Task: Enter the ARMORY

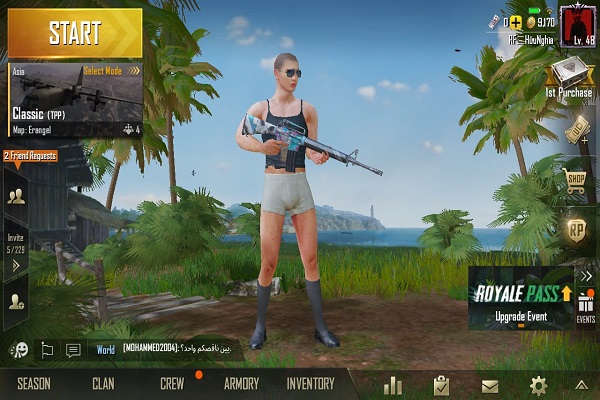Action: point(241,384)
